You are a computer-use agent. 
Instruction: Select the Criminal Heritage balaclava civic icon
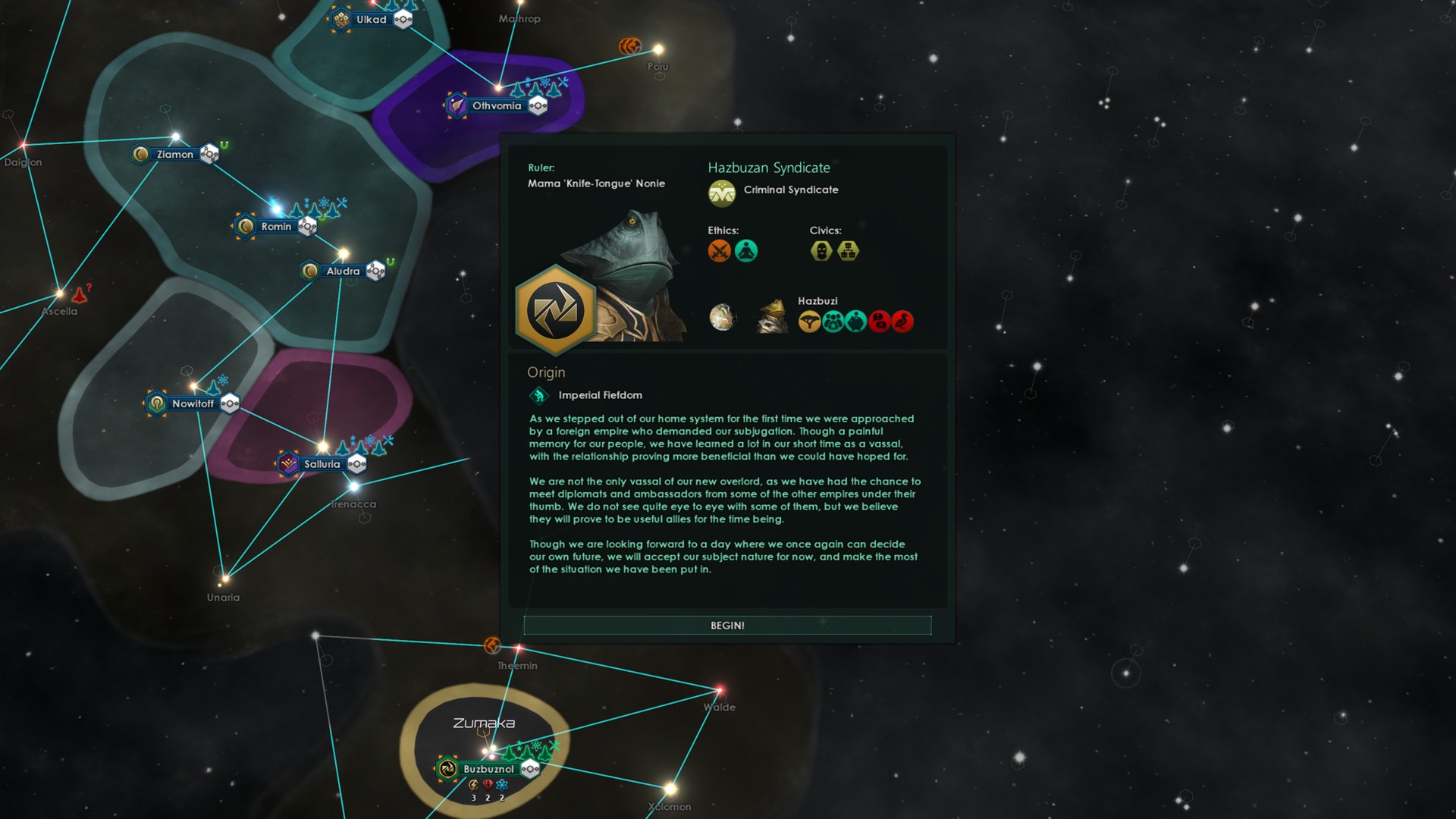pos(821,250)
